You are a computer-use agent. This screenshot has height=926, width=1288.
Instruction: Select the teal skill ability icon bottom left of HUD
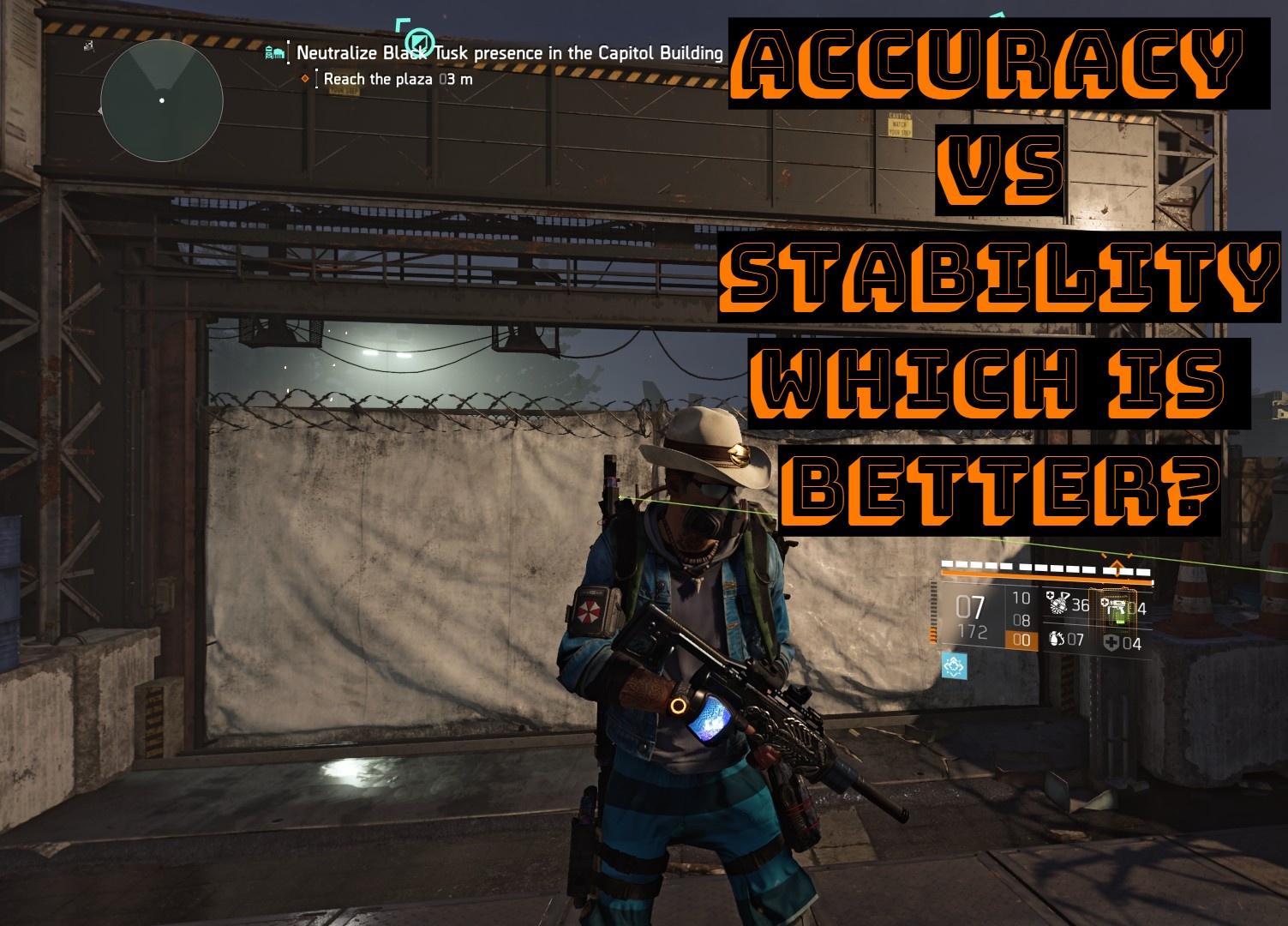pos(954,664)
